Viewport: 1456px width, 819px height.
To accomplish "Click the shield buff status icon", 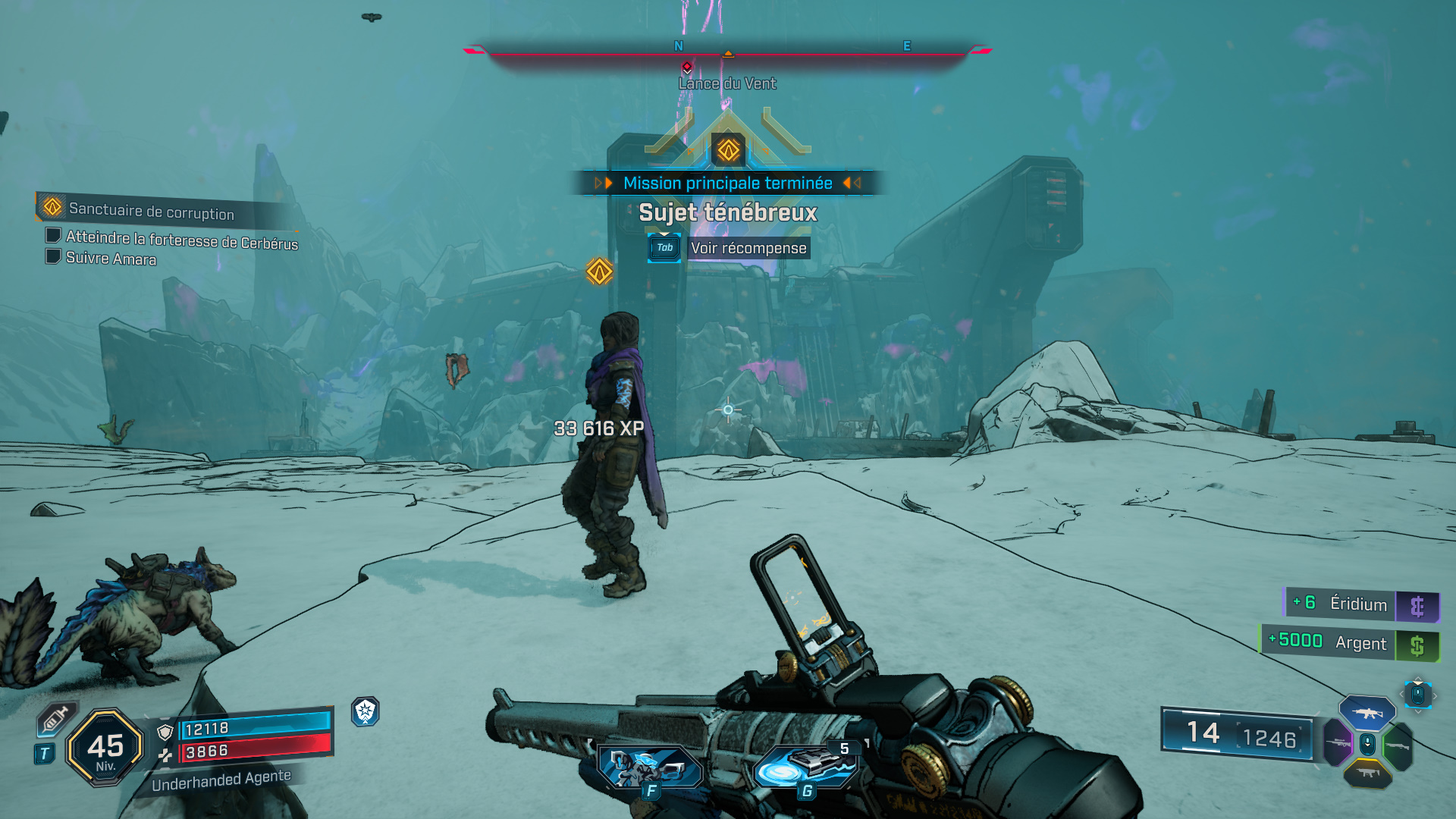I will pyautogui.click(x=366, y=711).
